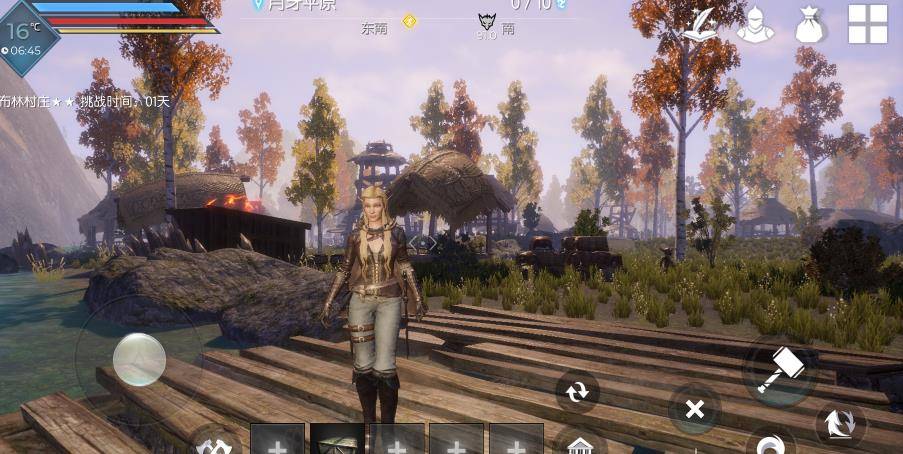Tap the swirling arrows button under the hammer
The image size is (903, 454).
click(840, 424)
